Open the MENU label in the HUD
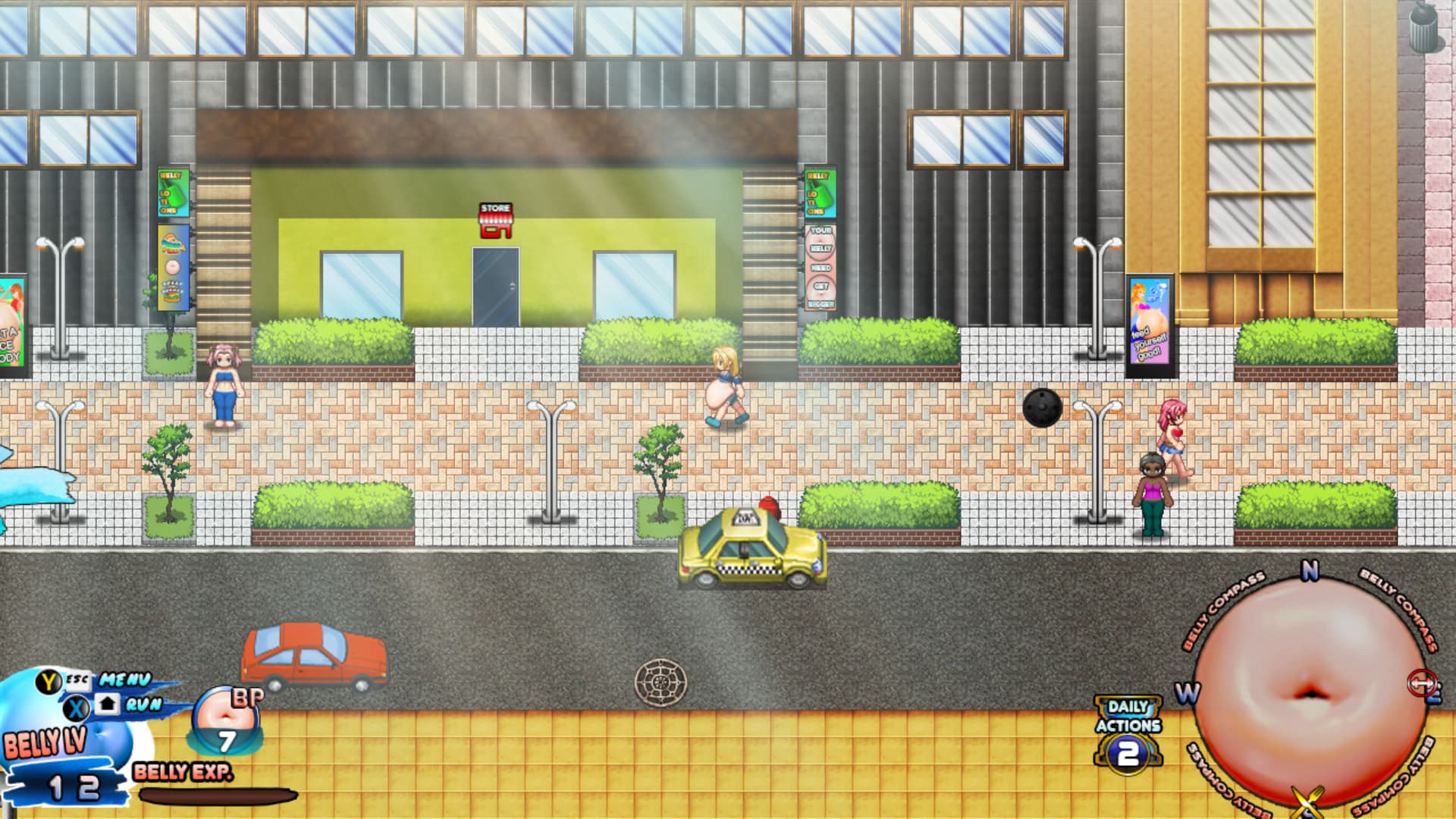This screenshot has width=1456, height=819. (125, 679)
